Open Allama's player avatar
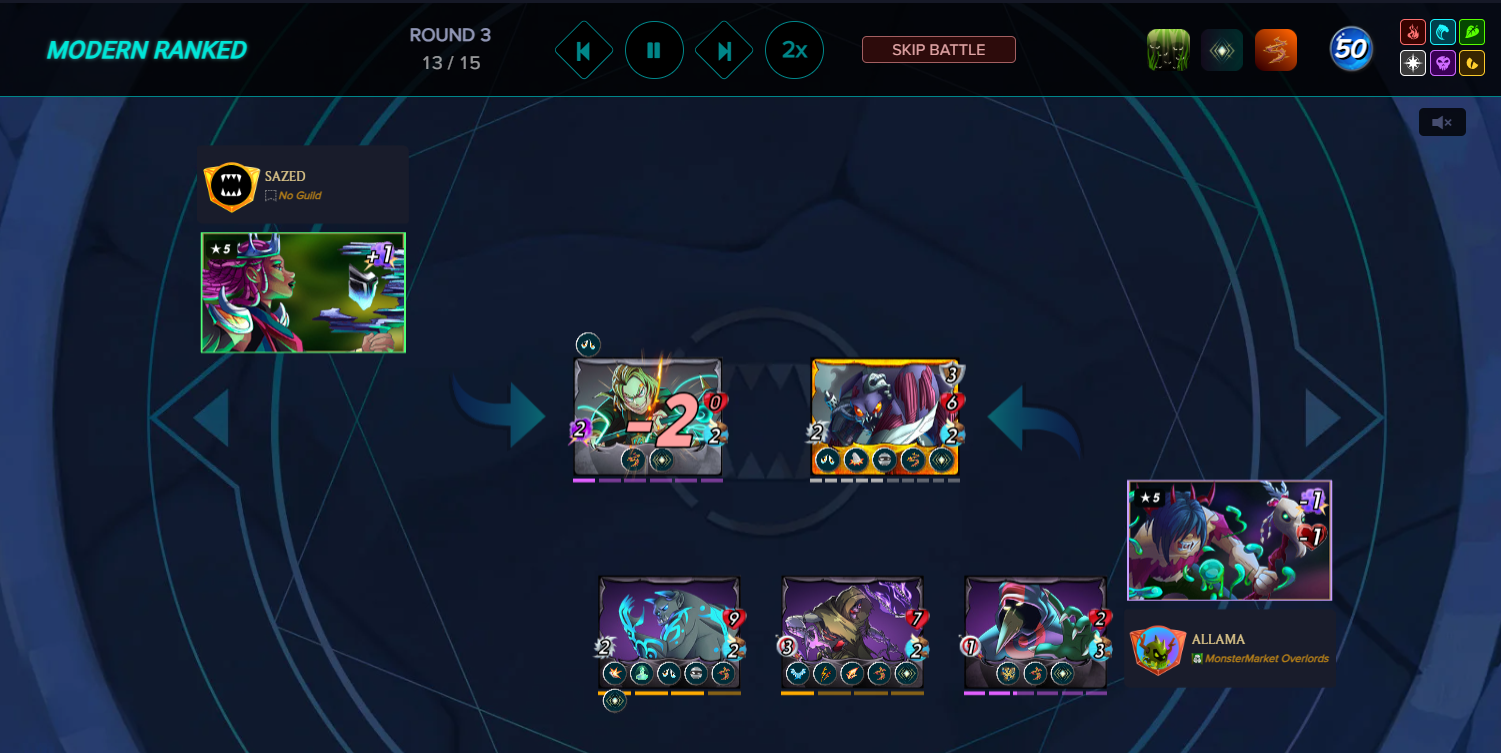This screenshot has width=1501, height=753. pyautogui.click(x=1158, y=650)
